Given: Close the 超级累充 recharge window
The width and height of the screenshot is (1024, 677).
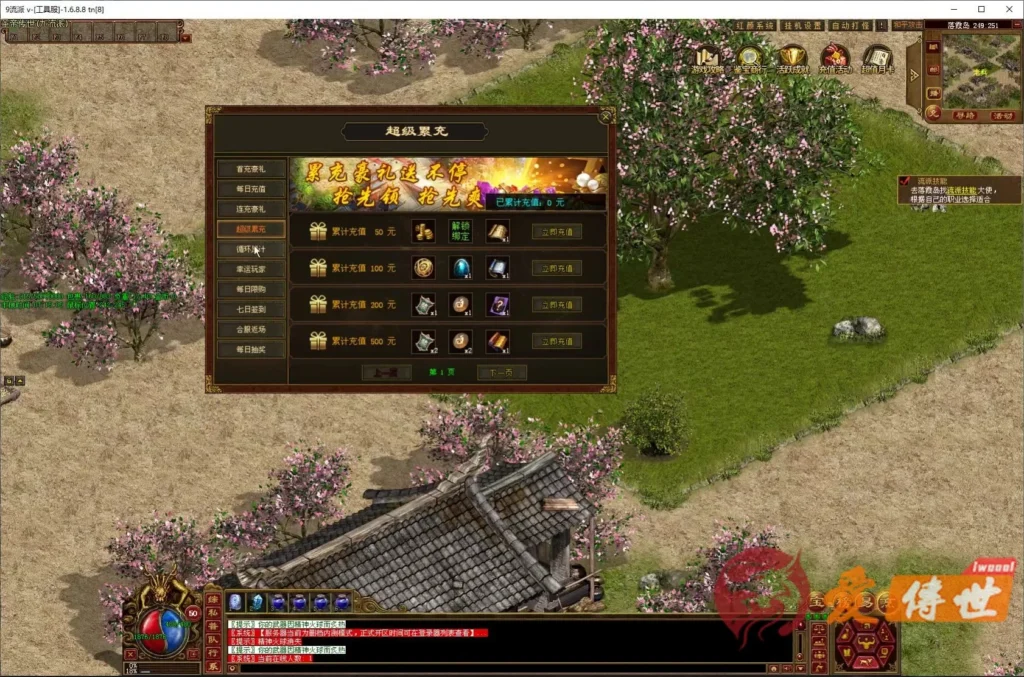Looking at the screenshot, I should tap(606, 115).
